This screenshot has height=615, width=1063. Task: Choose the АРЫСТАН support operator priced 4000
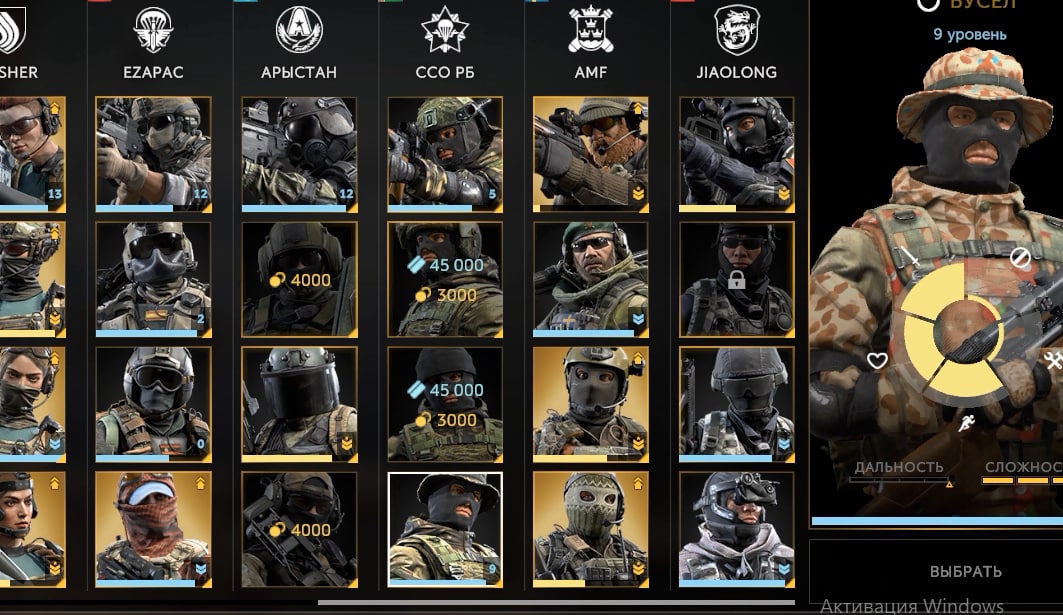pyautogui.click(x=299, y=278)
